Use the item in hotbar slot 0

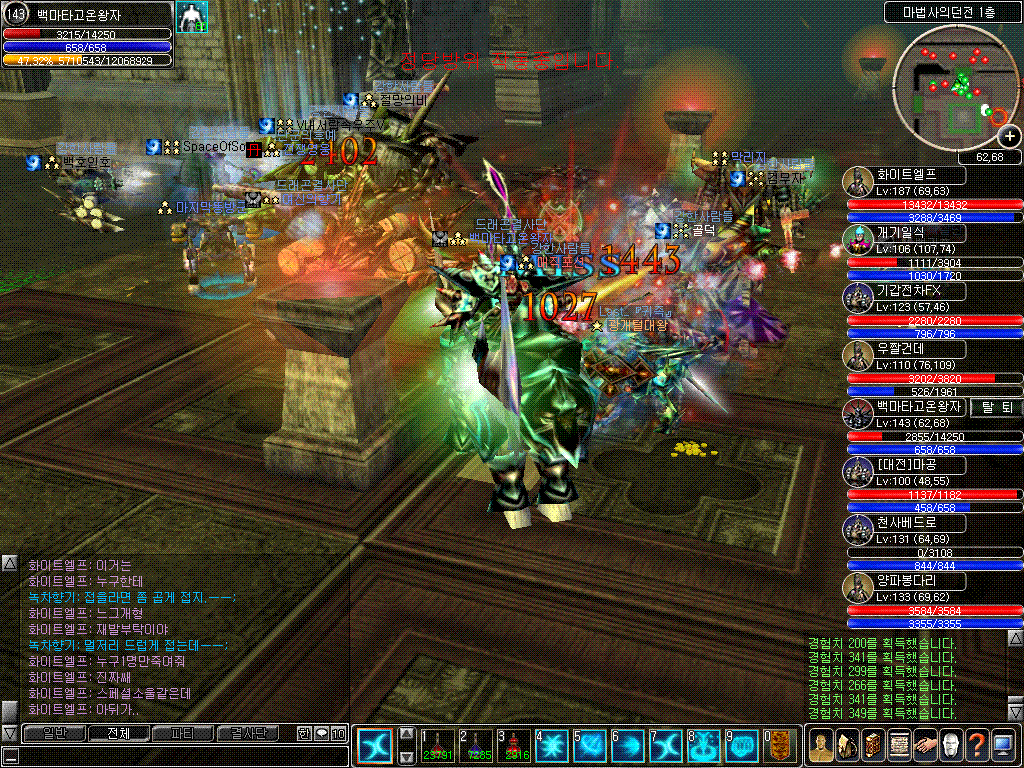coord(779,746)
